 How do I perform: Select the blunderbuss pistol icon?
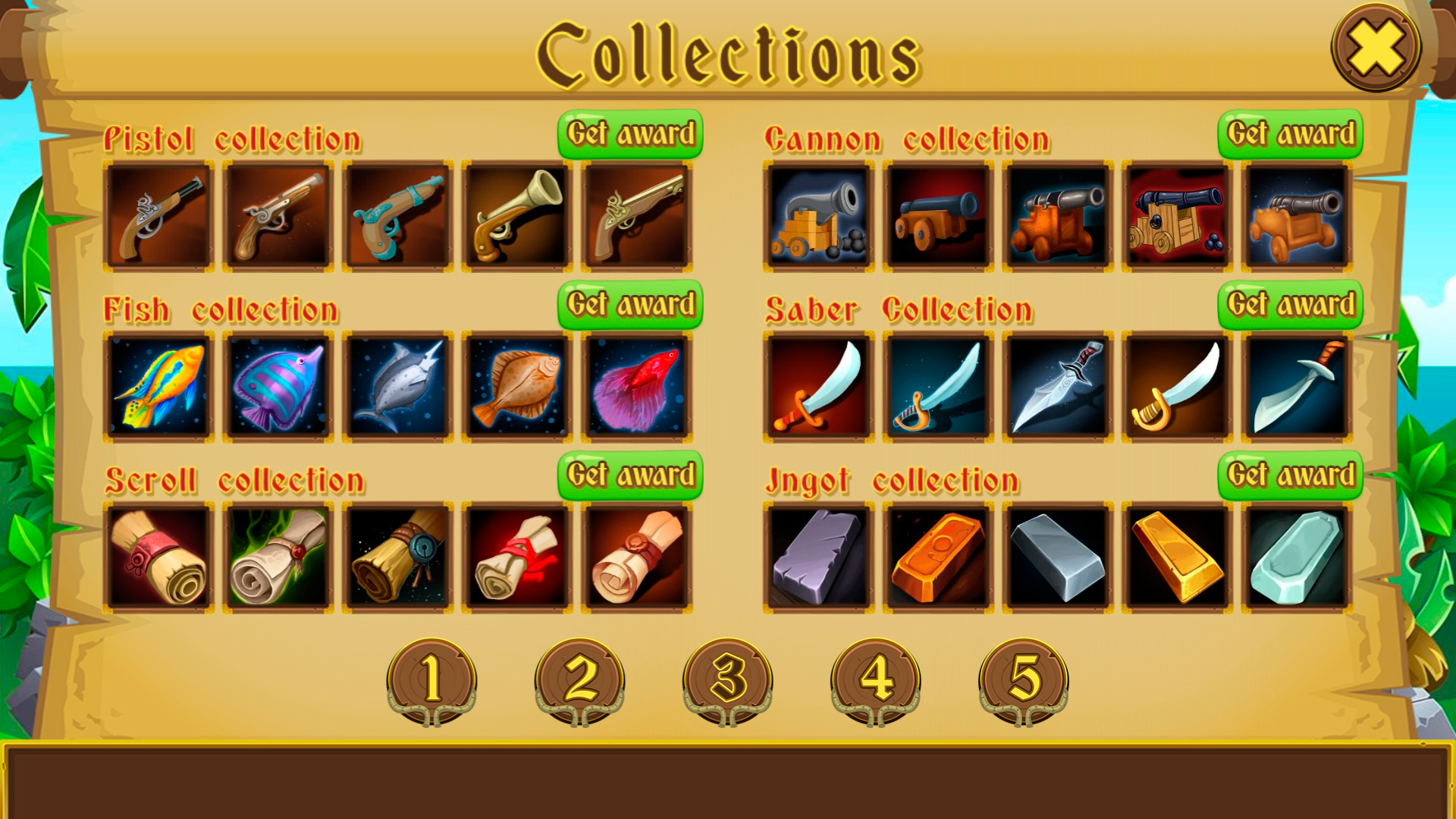tap(516, 215)
